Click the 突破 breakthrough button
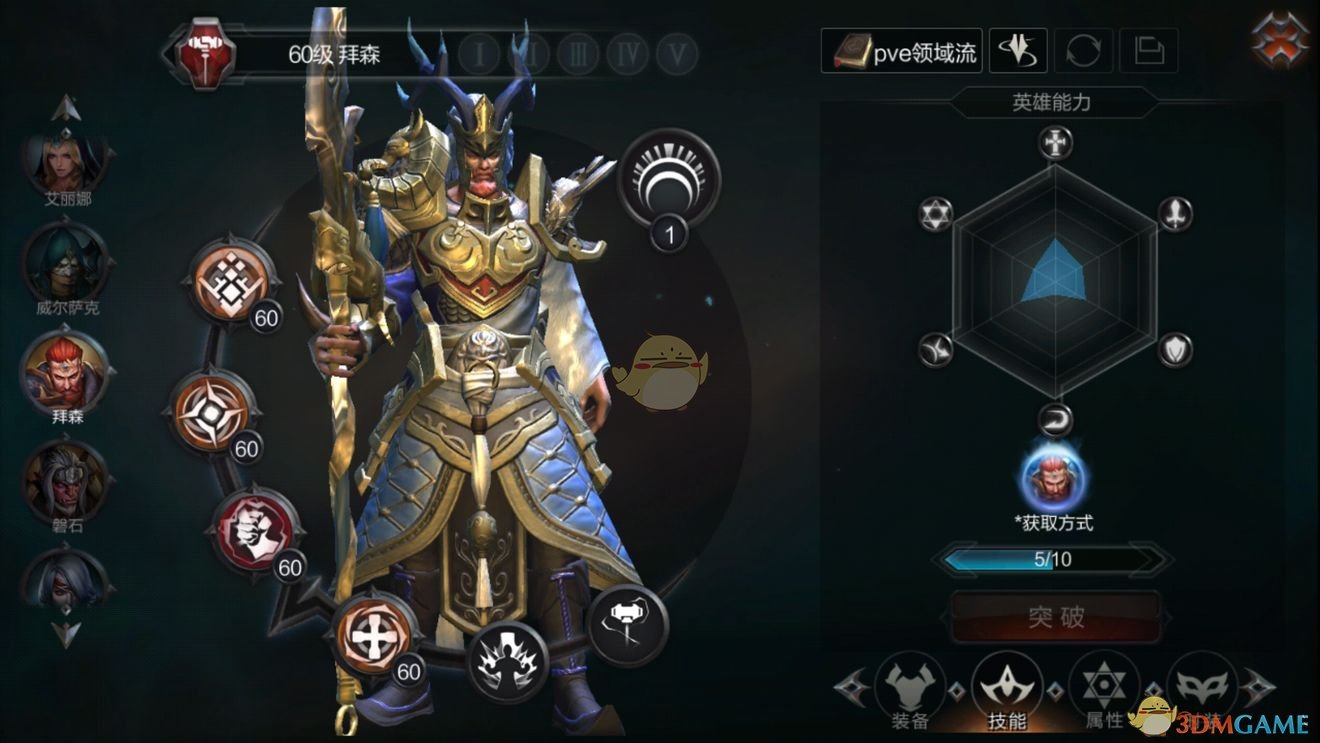This screenshot has height=743, width=1320. pos(1056,617)
